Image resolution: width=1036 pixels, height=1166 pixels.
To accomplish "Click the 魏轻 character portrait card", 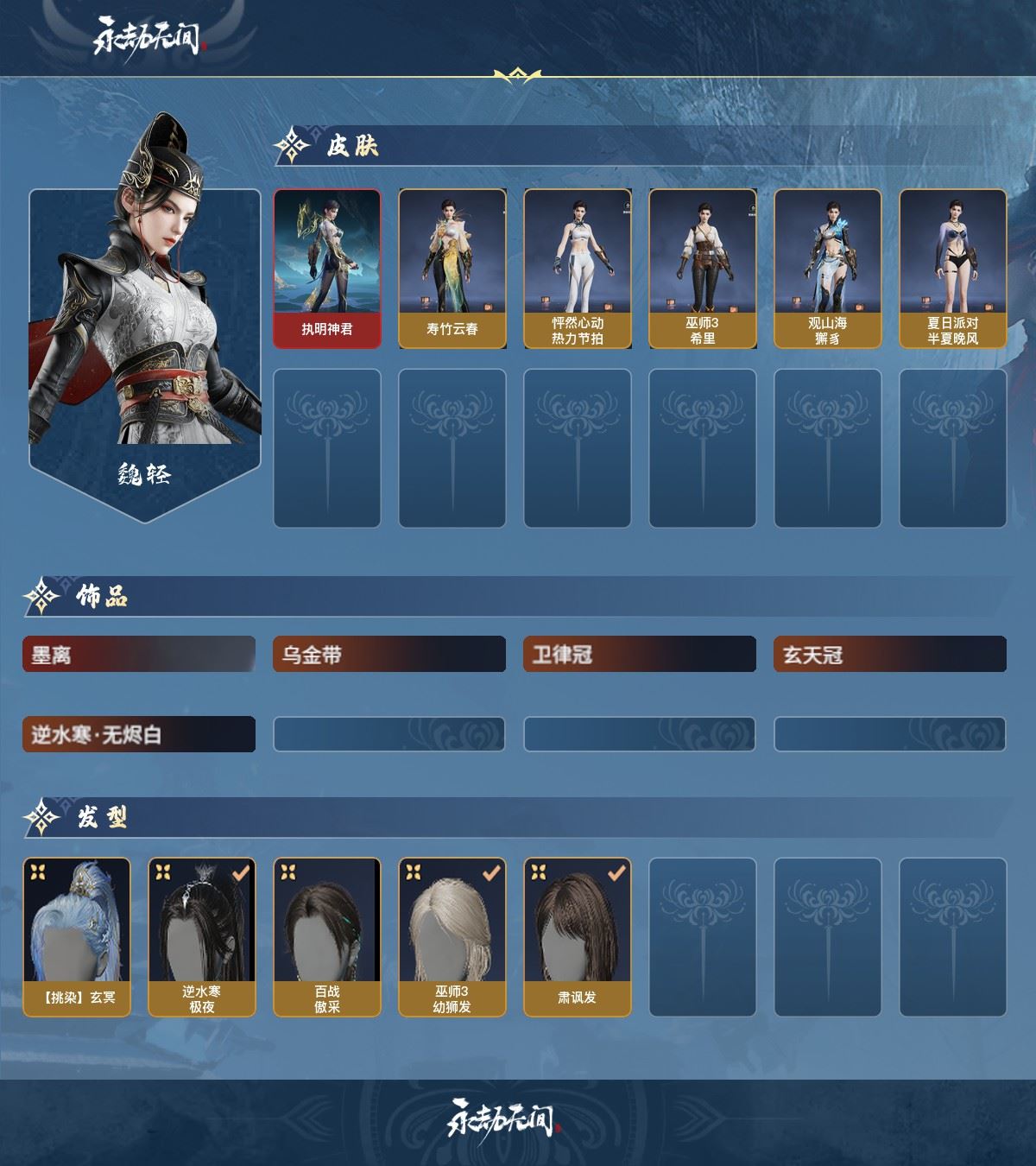I will (x=144, y=345).
